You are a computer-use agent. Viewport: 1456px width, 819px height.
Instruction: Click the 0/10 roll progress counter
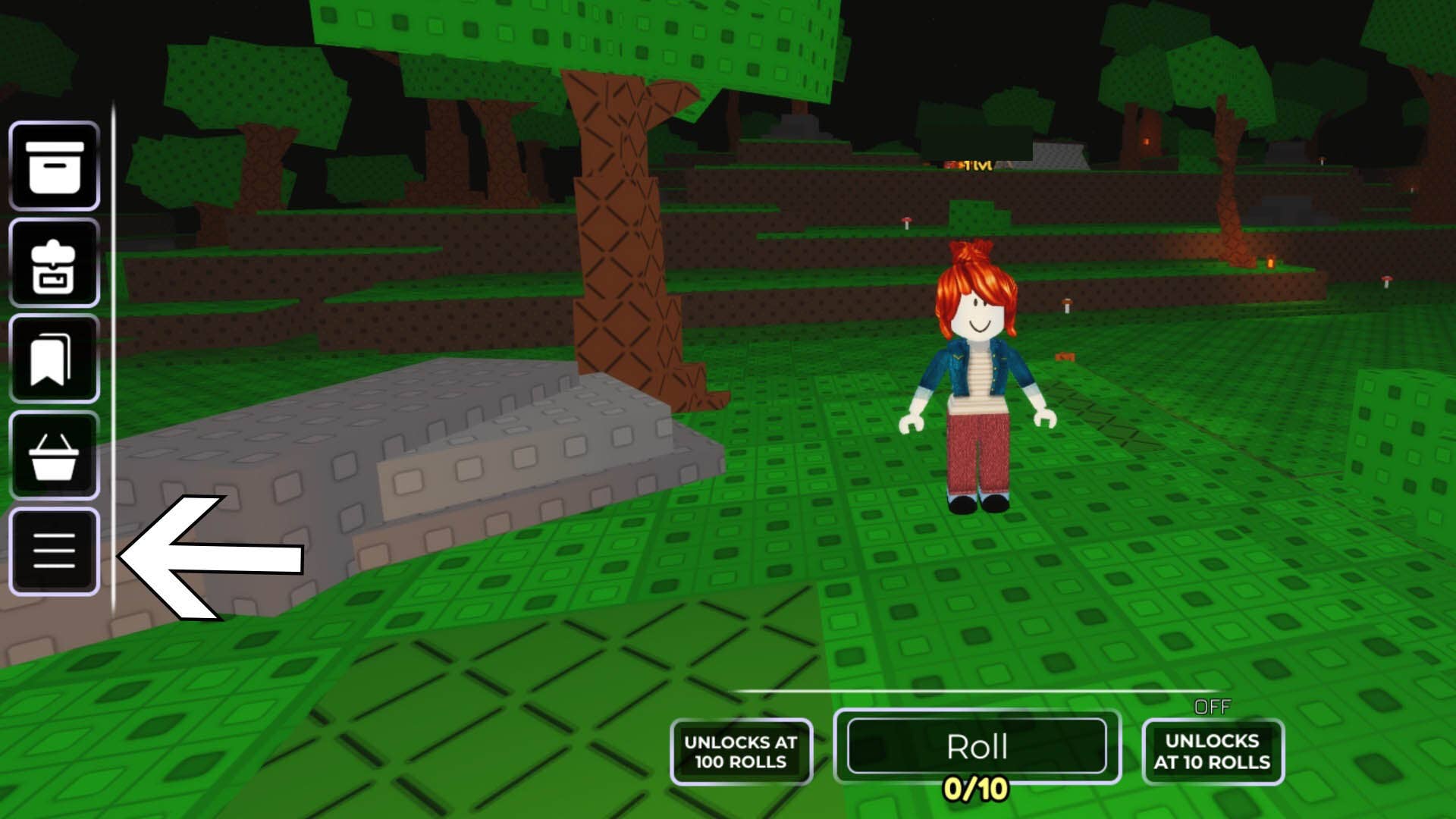coord(978,789)
